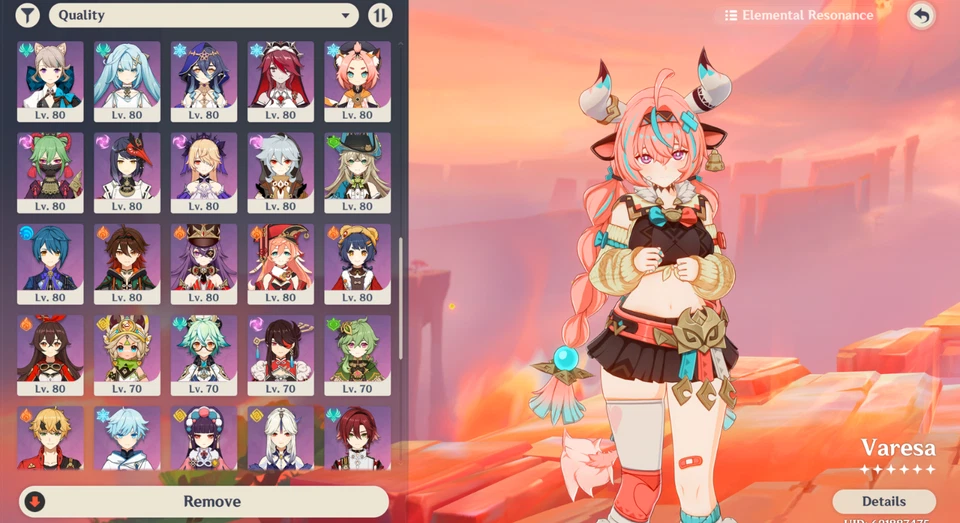Choose Faruzan from the character list
The height and width of the screenshot is (523, 960).
(x=127, y=80)
